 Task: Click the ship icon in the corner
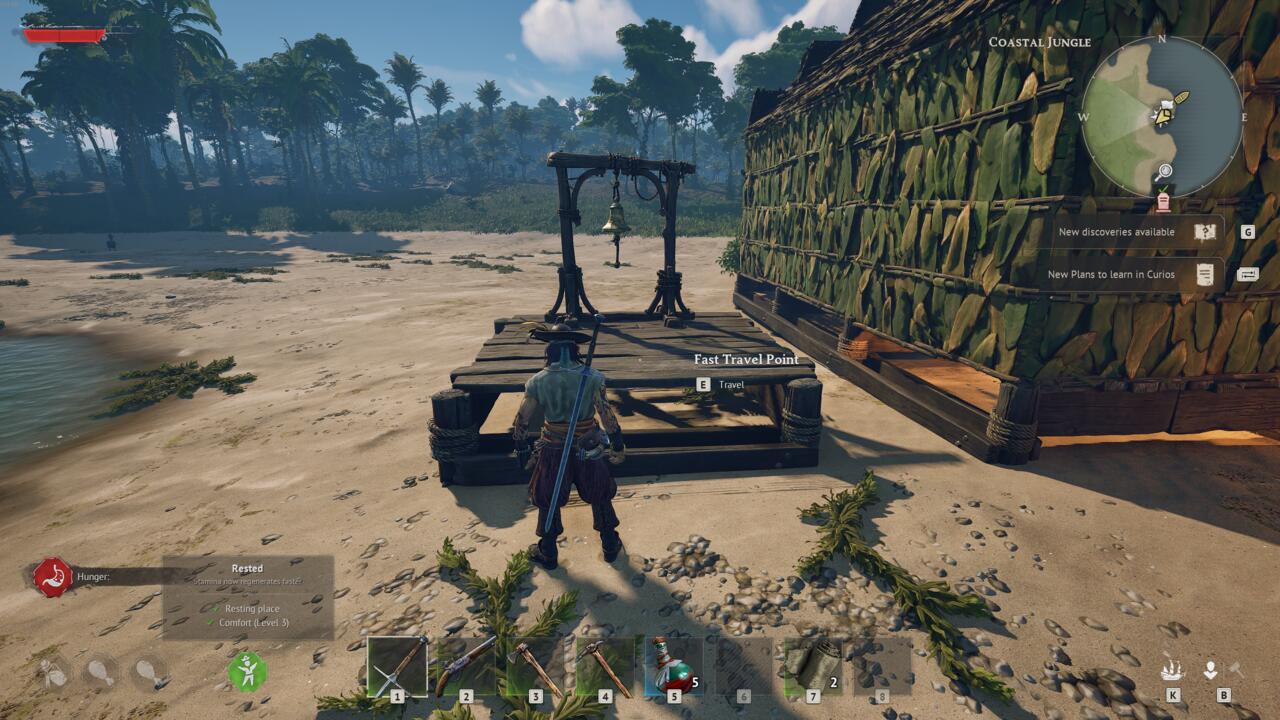(x=1172, y=670)
